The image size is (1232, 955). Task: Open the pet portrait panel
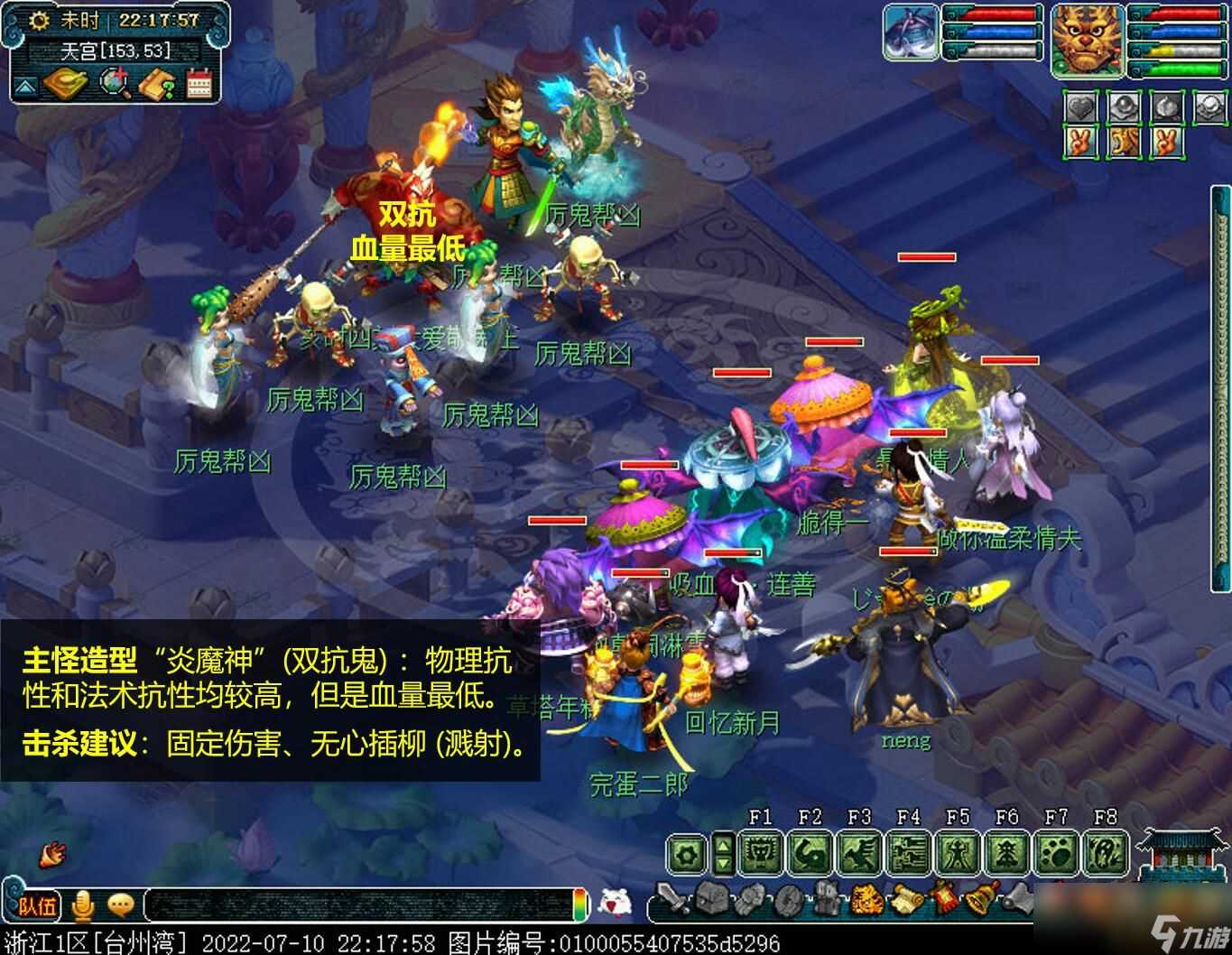click(x=911, y=33)
